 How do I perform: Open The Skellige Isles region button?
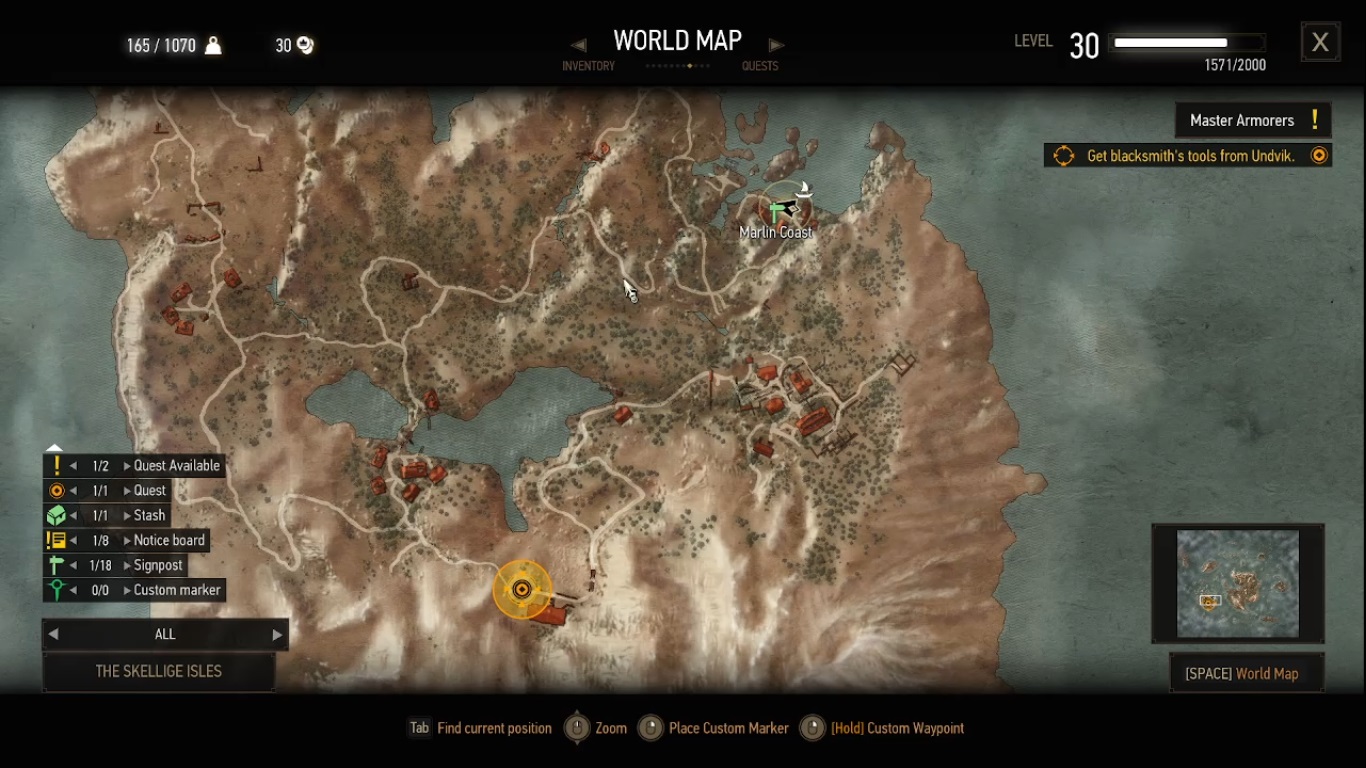click(x=158, y=672)
